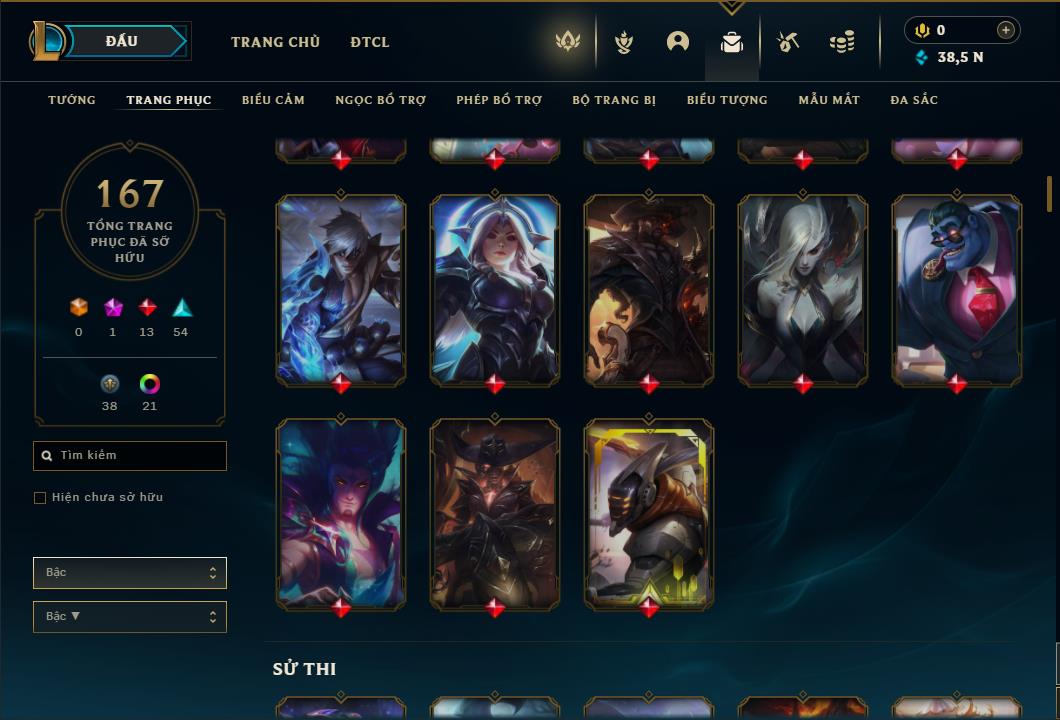Open the Bậc dropdown with the arrow
Viewport: 1060px width, 720px height.
pos(130,617)
